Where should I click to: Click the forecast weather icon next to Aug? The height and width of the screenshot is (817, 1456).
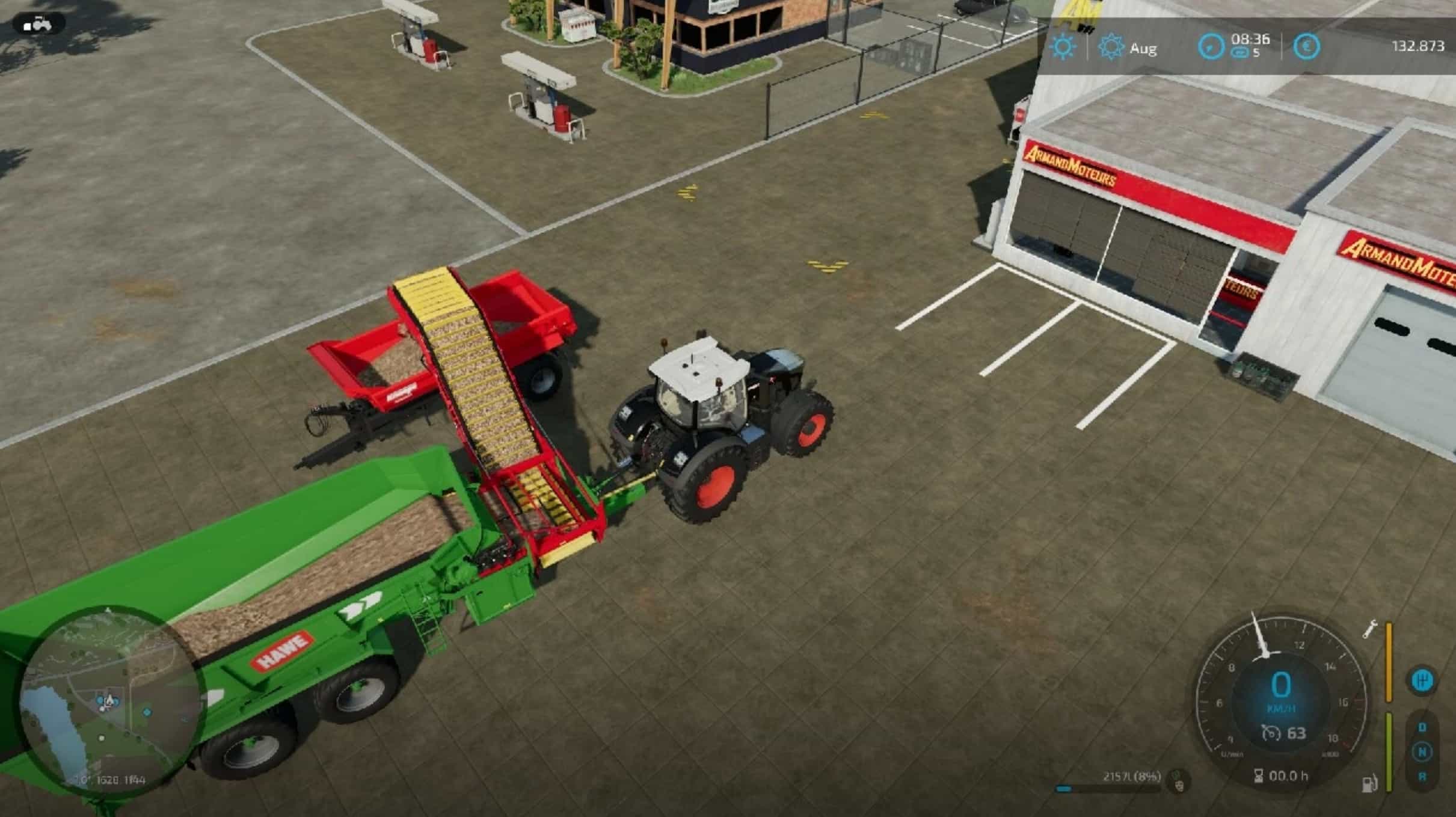click(1111, 46)
